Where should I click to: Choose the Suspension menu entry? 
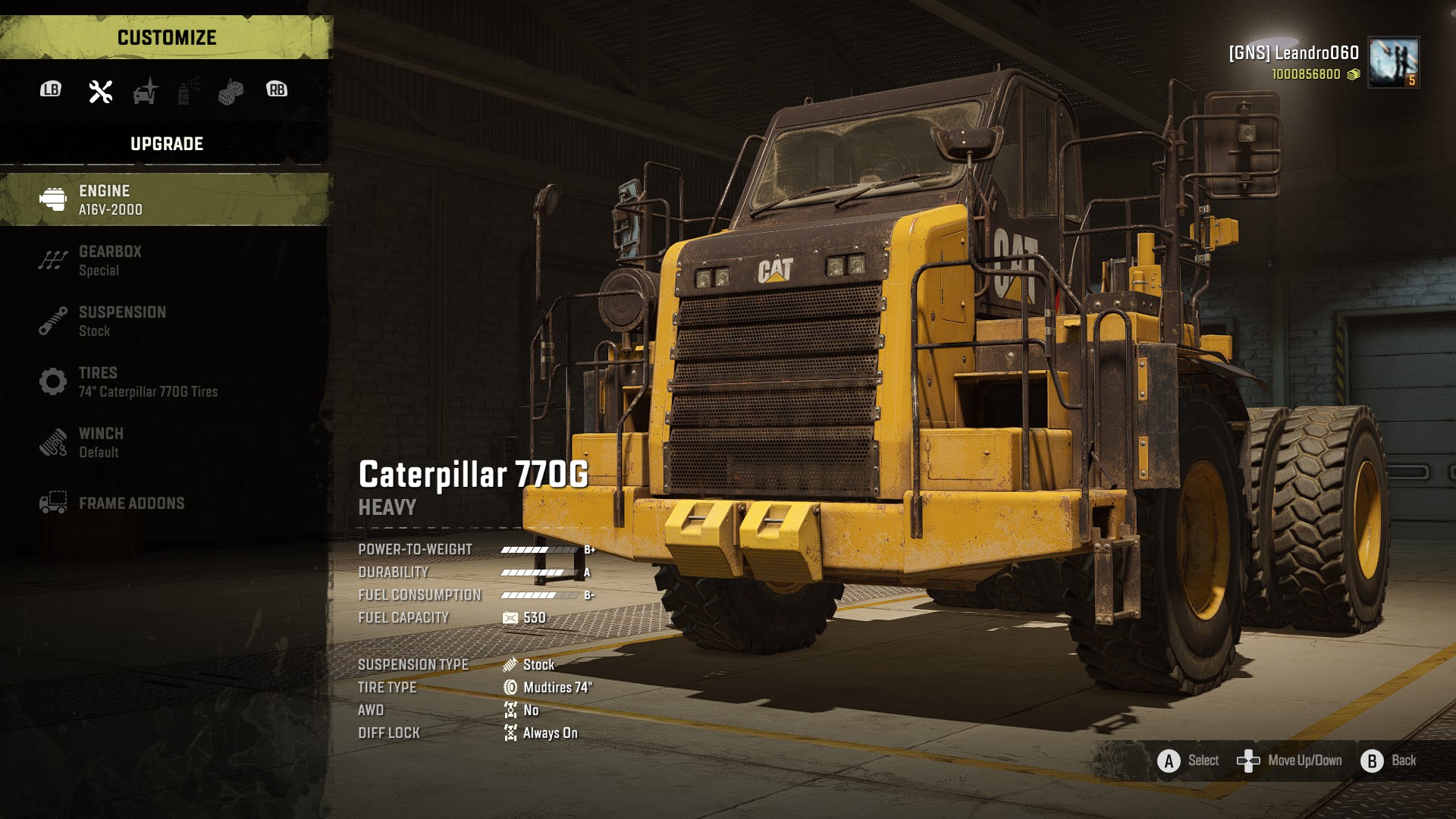click(x=165, y=321)
